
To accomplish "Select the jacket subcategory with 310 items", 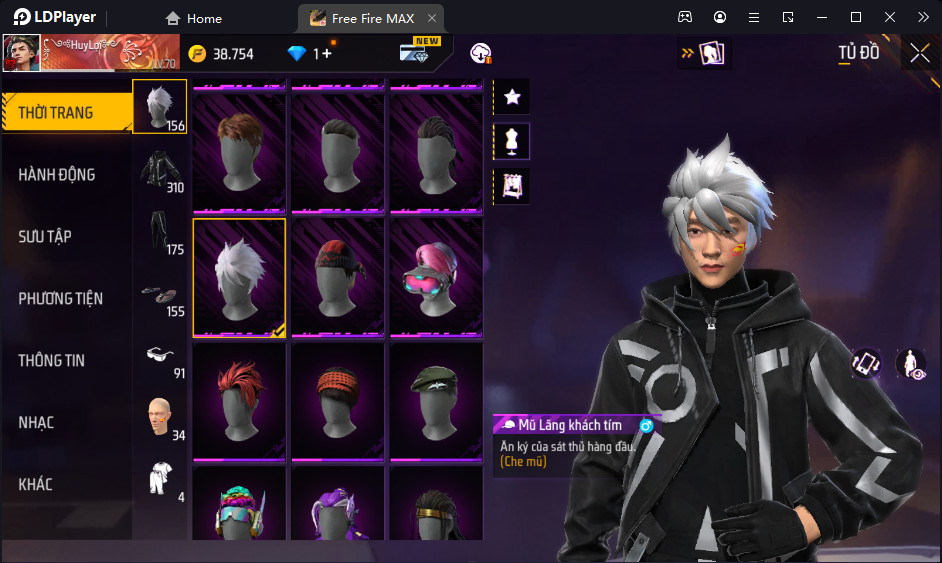I will (160, 169).
